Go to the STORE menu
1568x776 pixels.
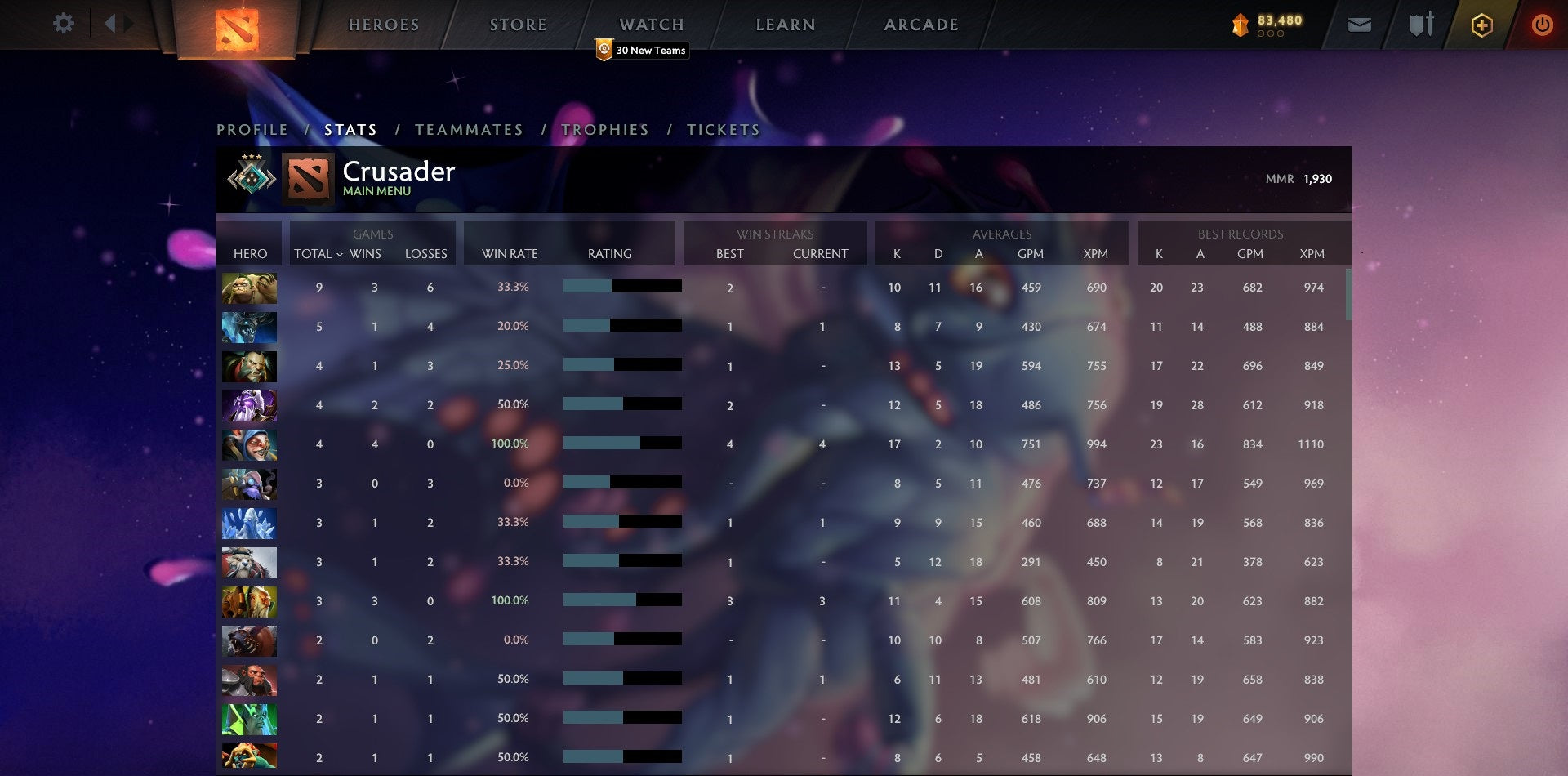click(518, 25)
